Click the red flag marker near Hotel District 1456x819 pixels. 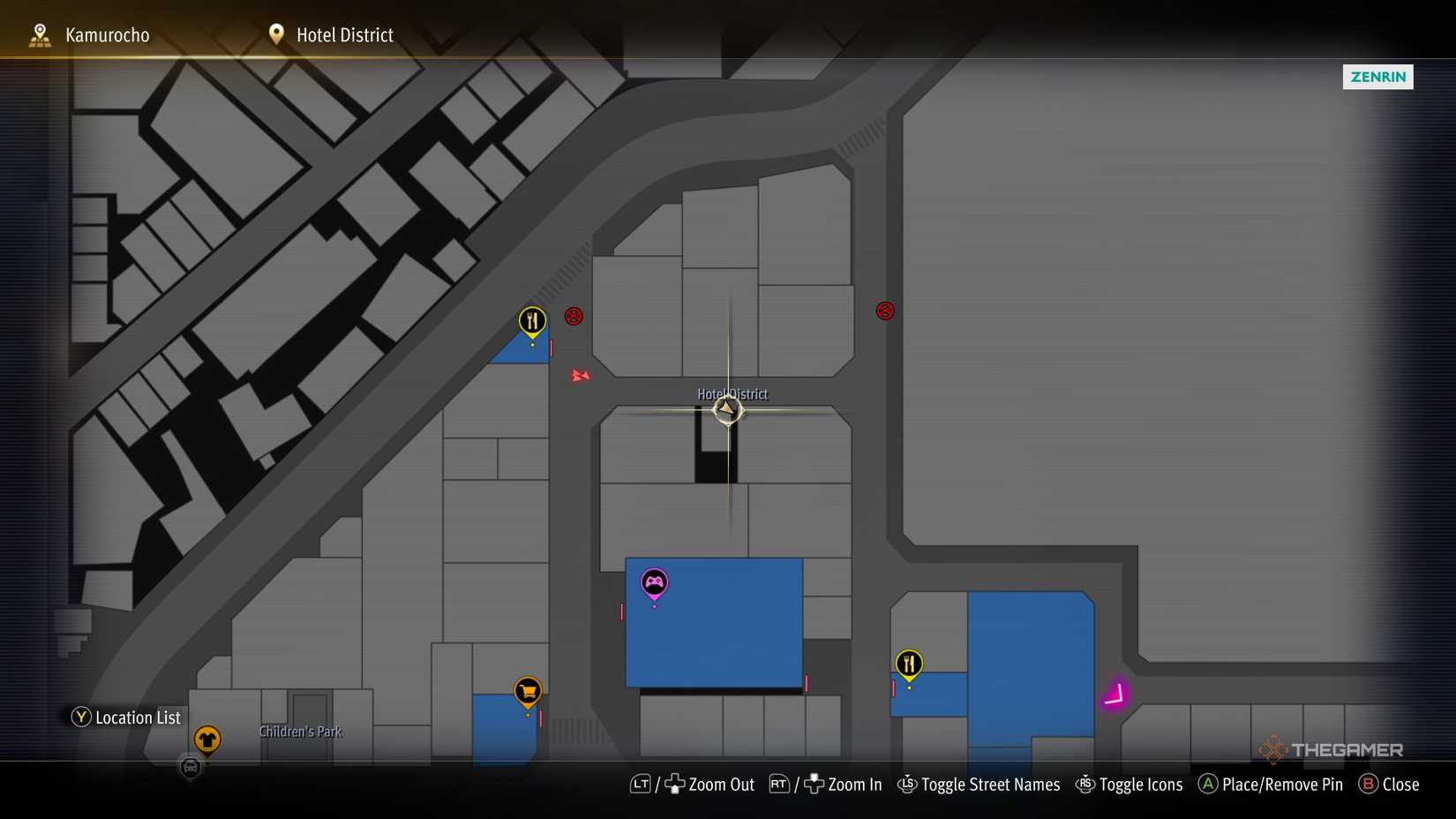point(580,376)
